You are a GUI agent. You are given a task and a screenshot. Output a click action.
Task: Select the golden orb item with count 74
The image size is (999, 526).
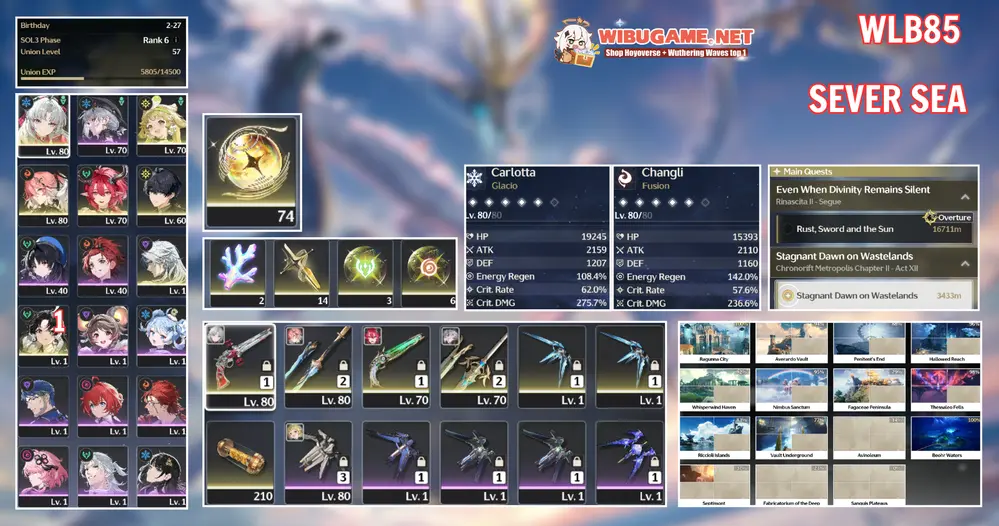pyautogui.click(x=252, y=171)
